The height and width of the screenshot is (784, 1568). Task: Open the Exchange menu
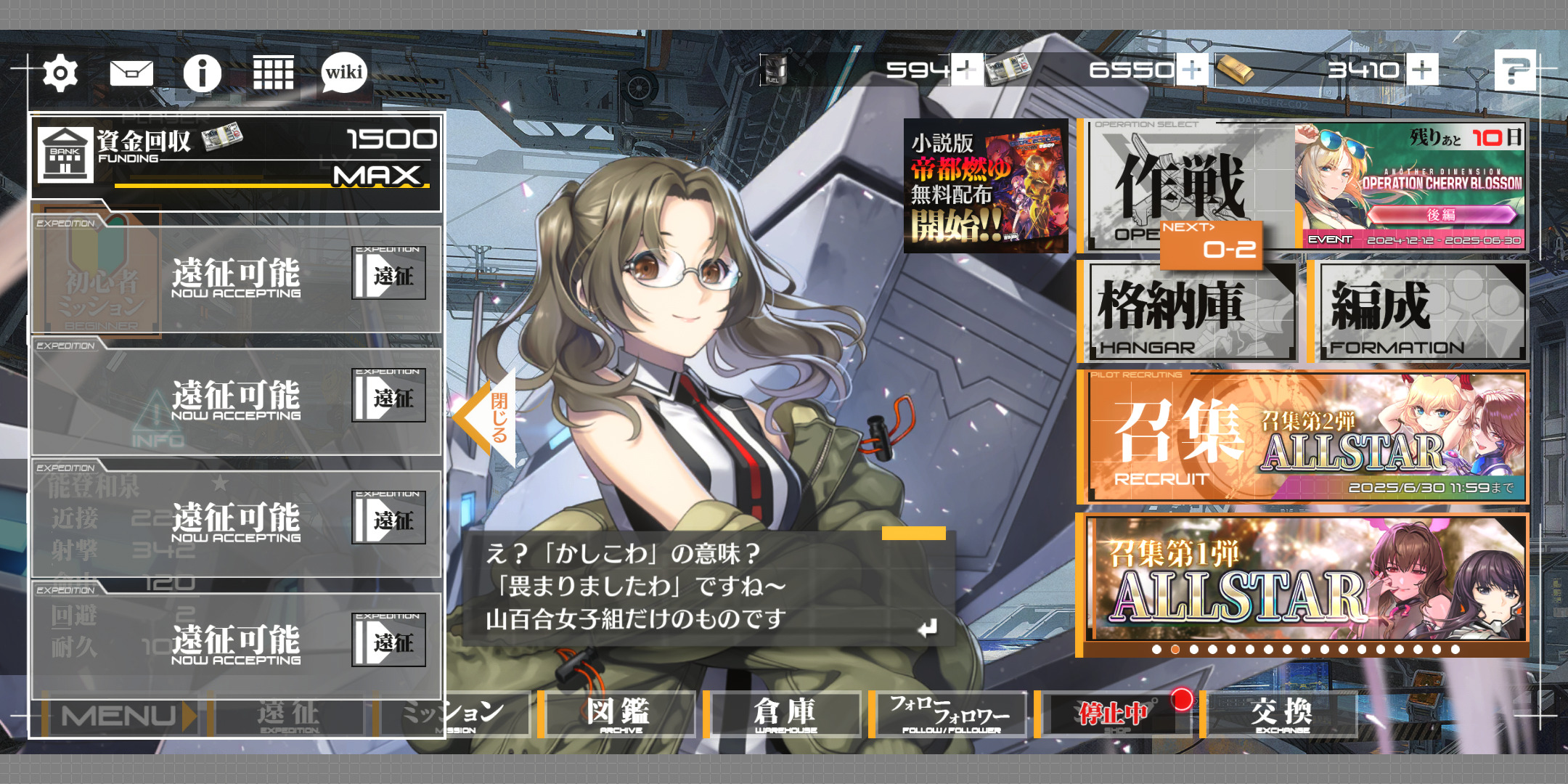pyautogui.click(x=1282, y=714)
